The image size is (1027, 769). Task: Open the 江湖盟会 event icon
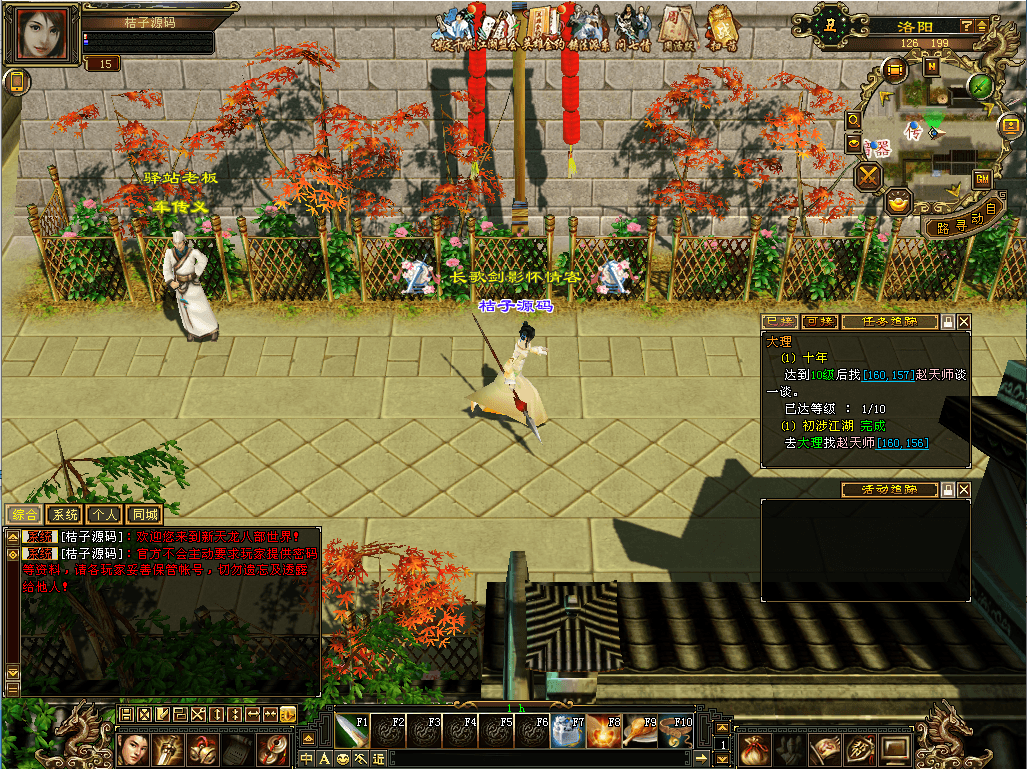pyautogui.click(x=497, y=29)
